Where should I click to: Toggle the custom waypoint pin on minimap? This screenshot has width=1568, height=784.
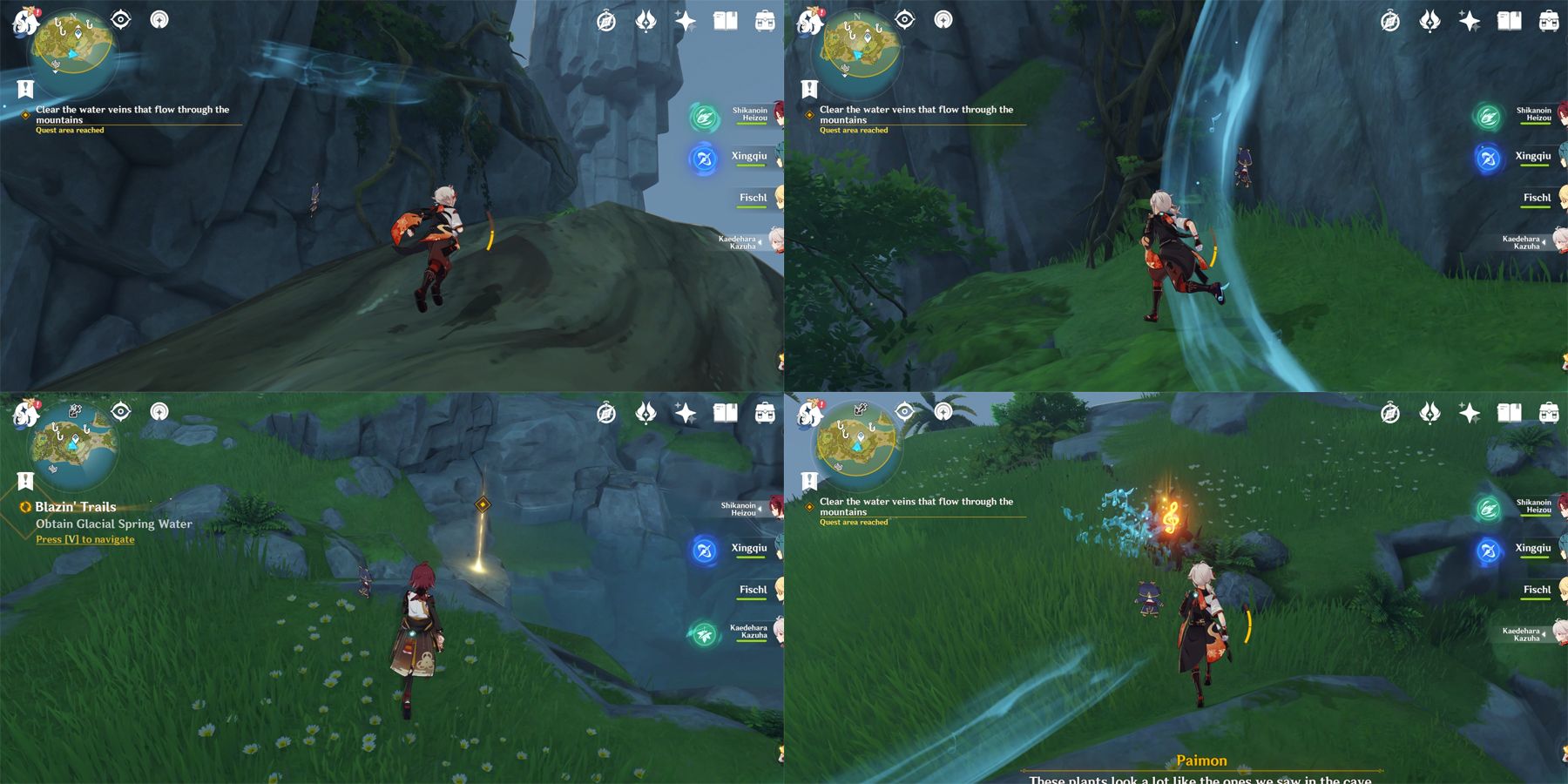77,33
